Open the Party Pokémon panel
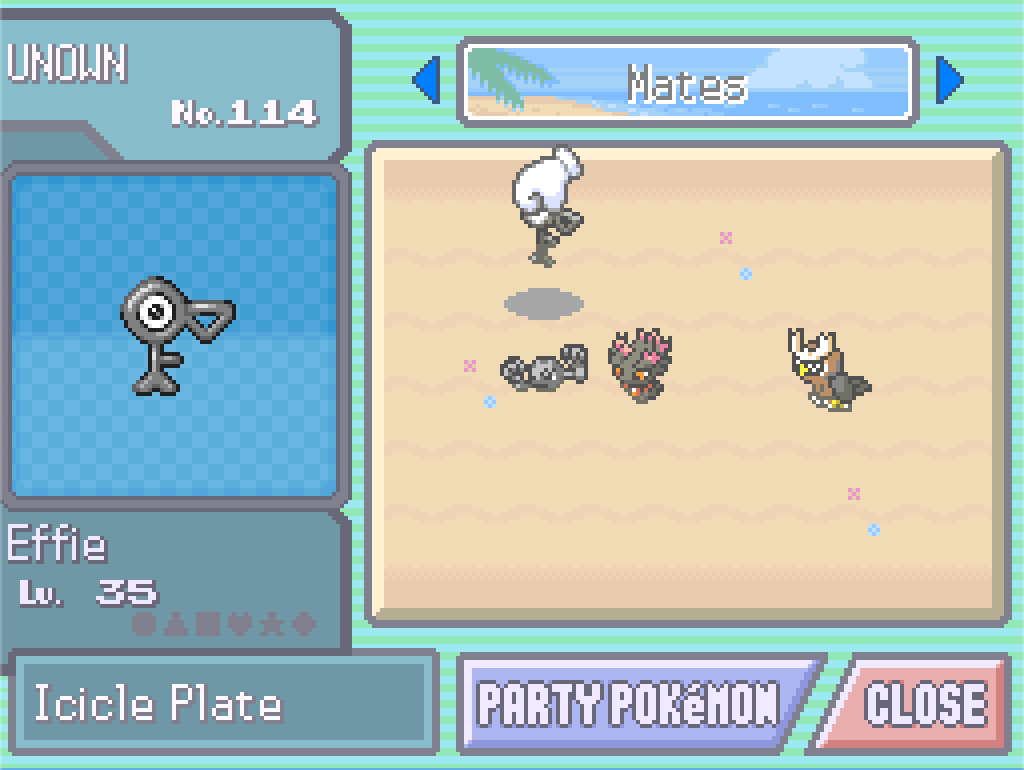The width and height of the screenshot is (1024, 770). click(630, 703)
